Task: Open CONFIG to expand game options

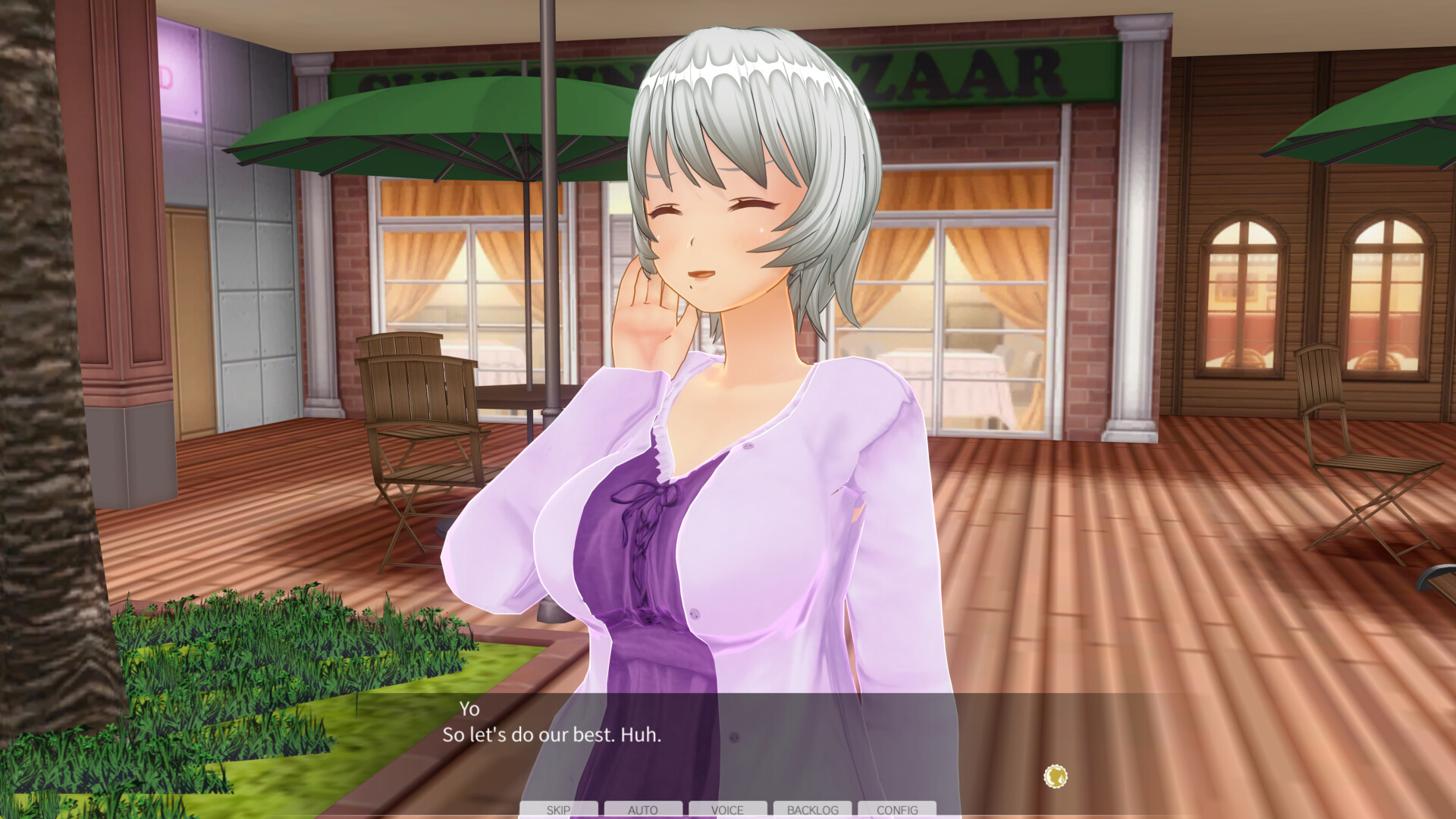Action: tap(898, 810)
